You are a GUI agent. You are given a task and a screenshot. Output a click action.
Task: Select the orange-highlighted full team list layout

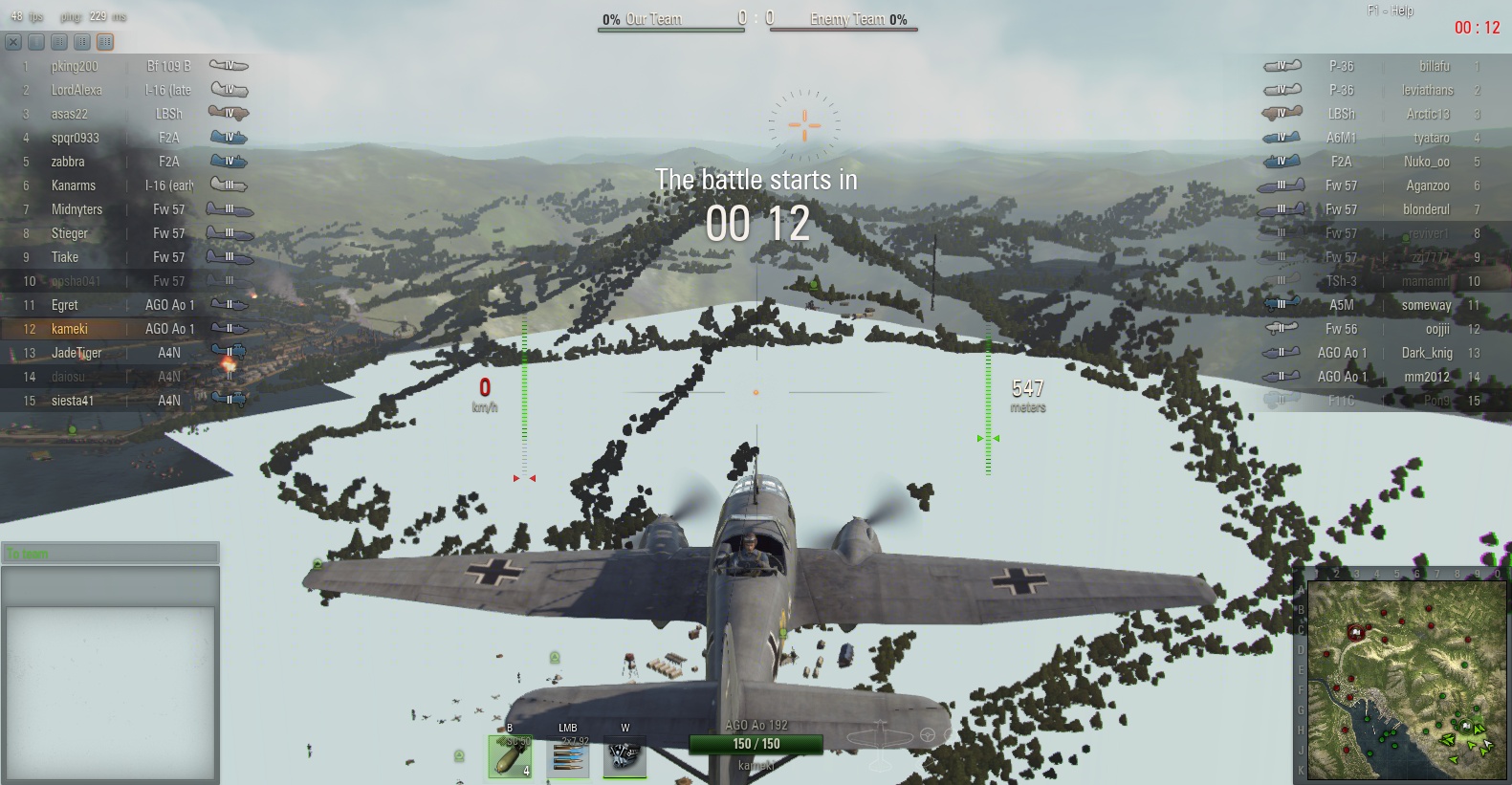click(105, 42)
